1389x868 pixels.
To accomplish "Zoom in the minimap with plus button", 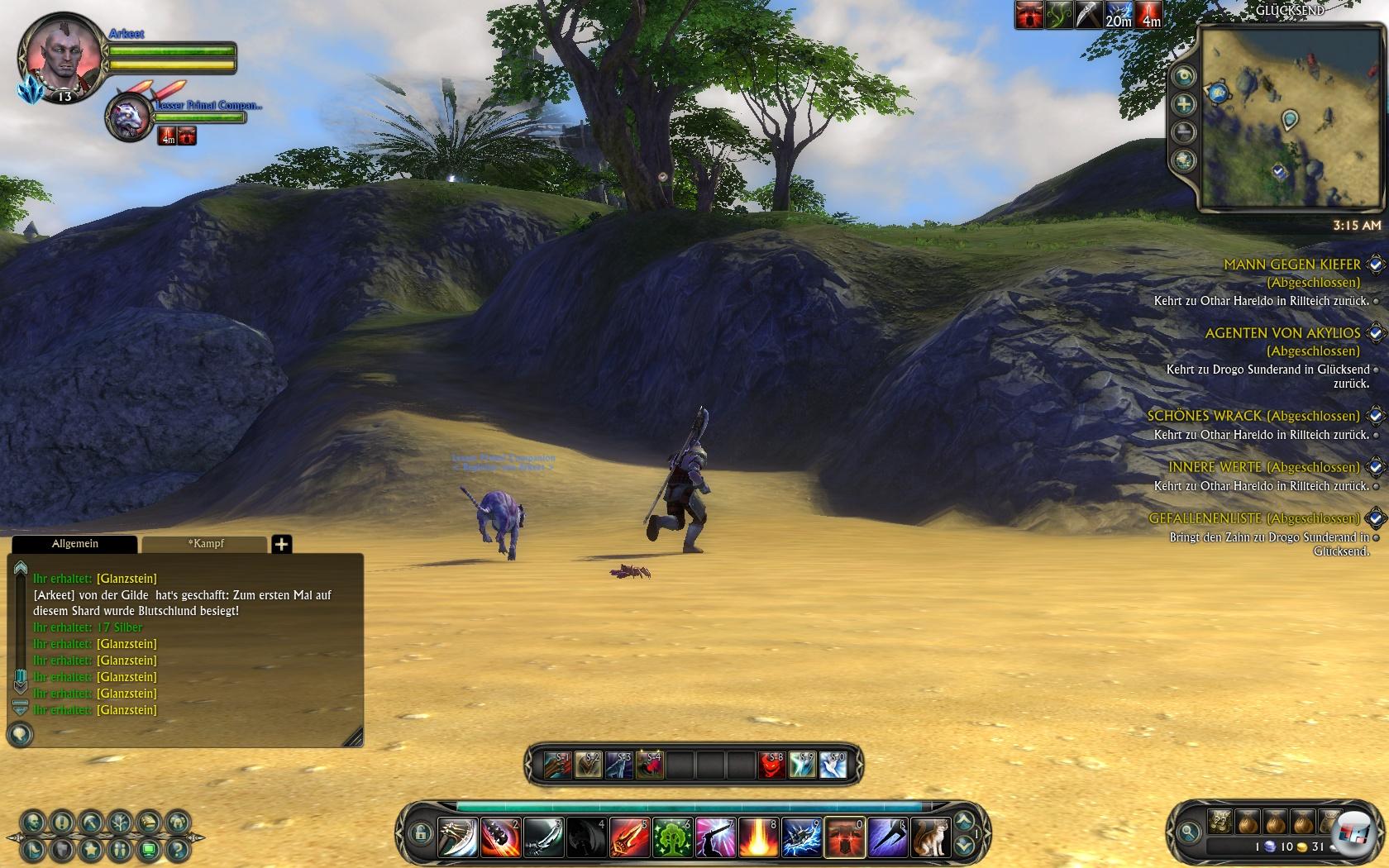I will pos(1185,104).
